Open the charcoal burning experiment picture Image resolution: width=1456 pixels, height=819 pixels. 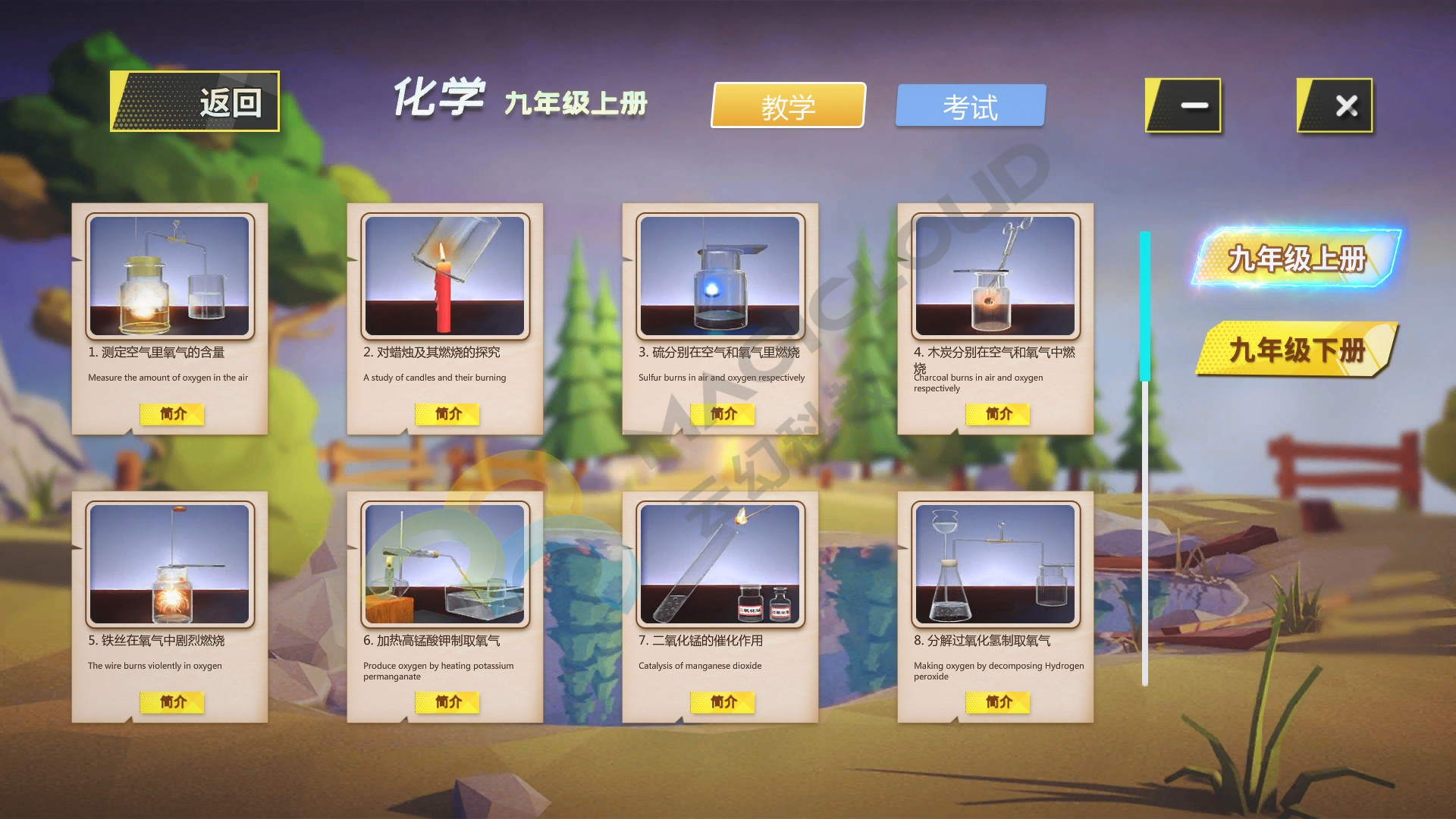pos(996,277)
